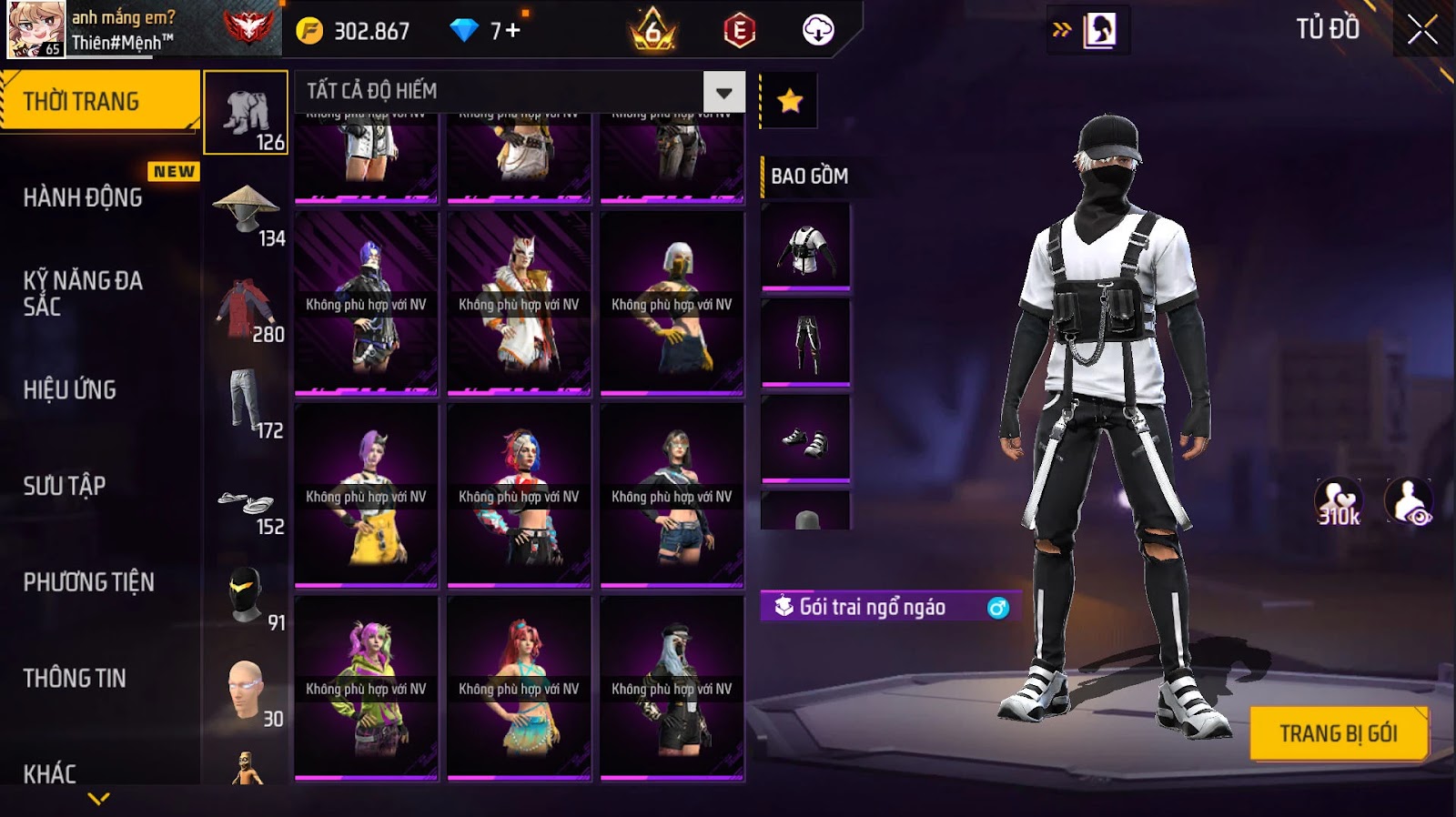Select the red jacket tops category

tap(246, 309)
